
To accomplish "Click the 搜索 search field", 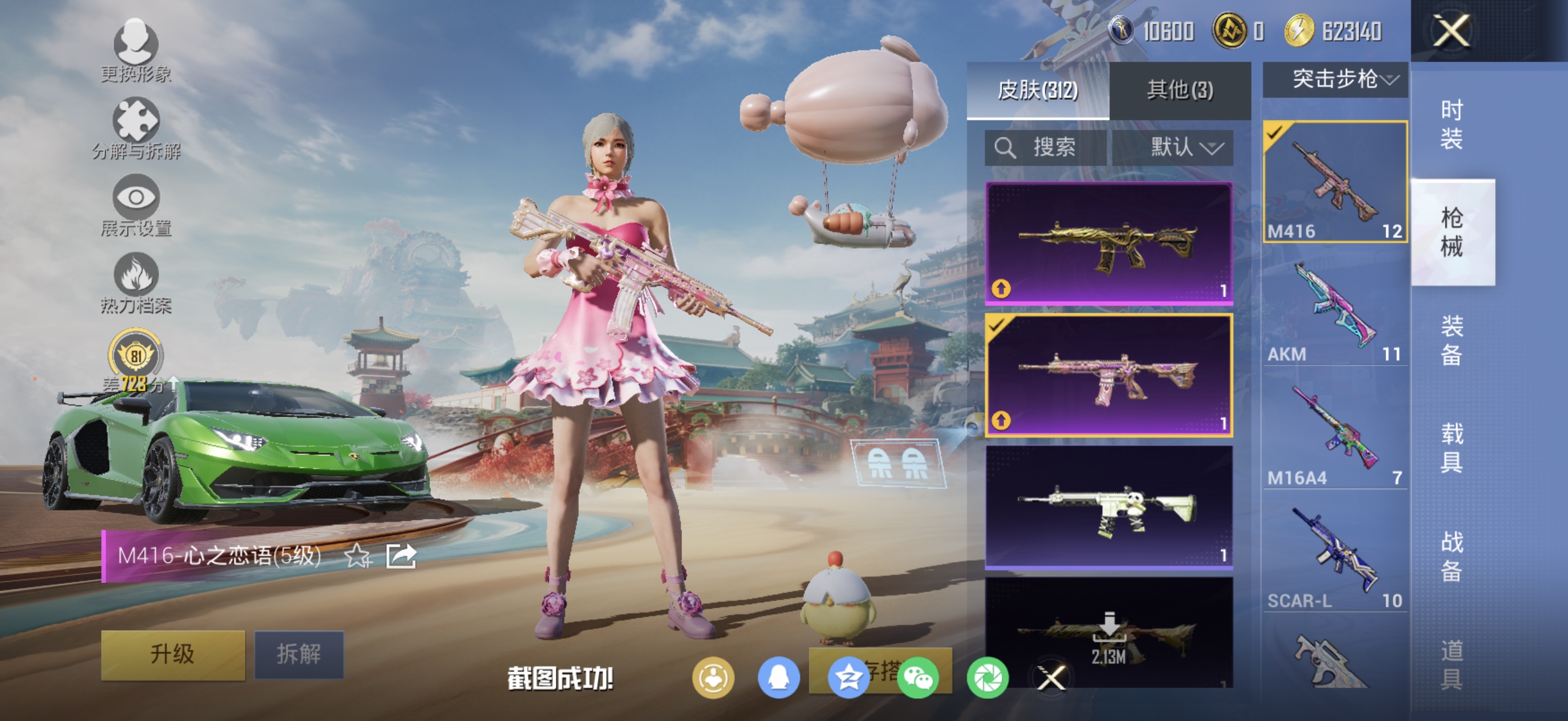I will [x=1045, y=147].
